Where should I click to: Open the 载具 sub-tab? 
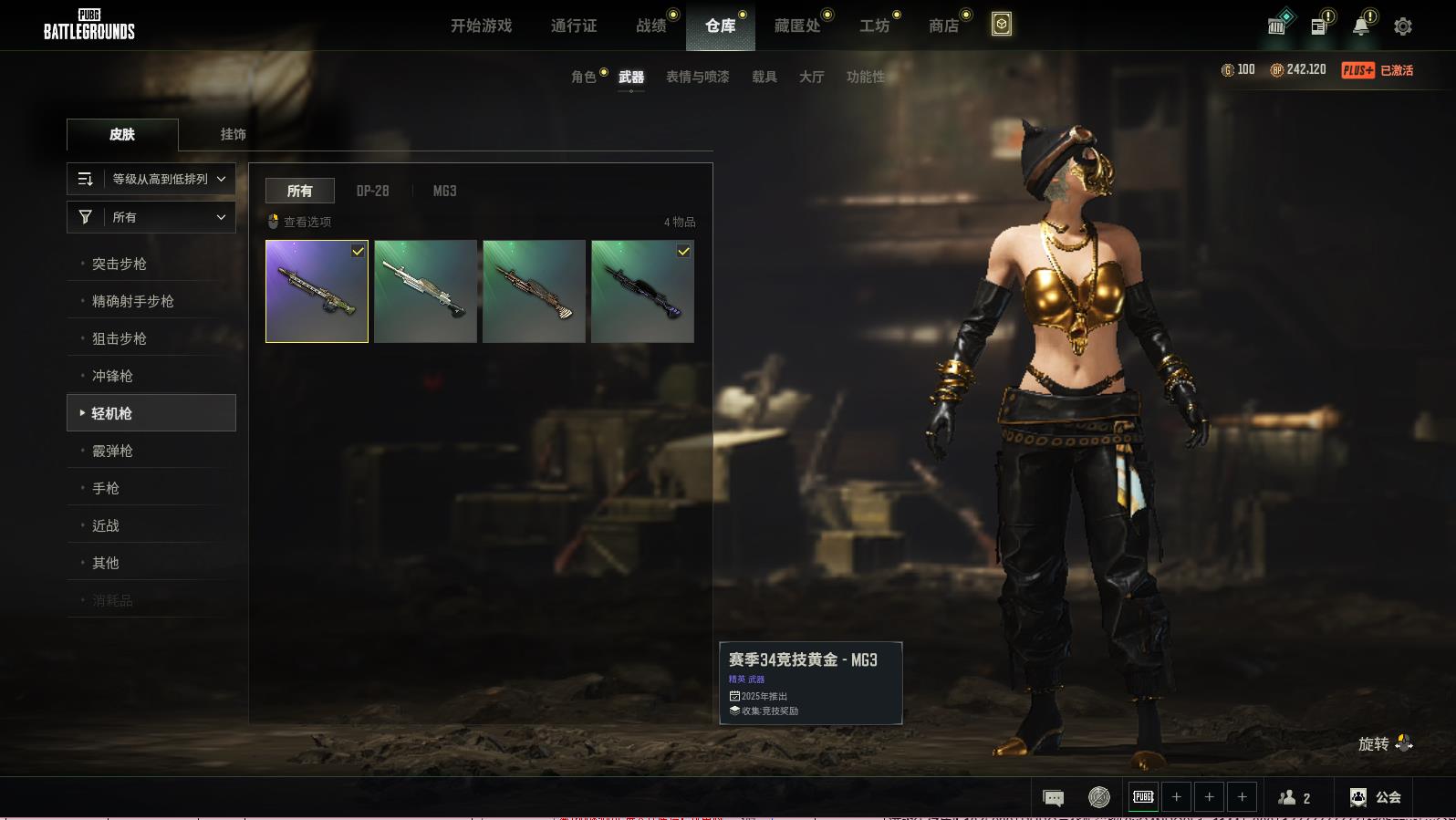[x=764, y=77]
